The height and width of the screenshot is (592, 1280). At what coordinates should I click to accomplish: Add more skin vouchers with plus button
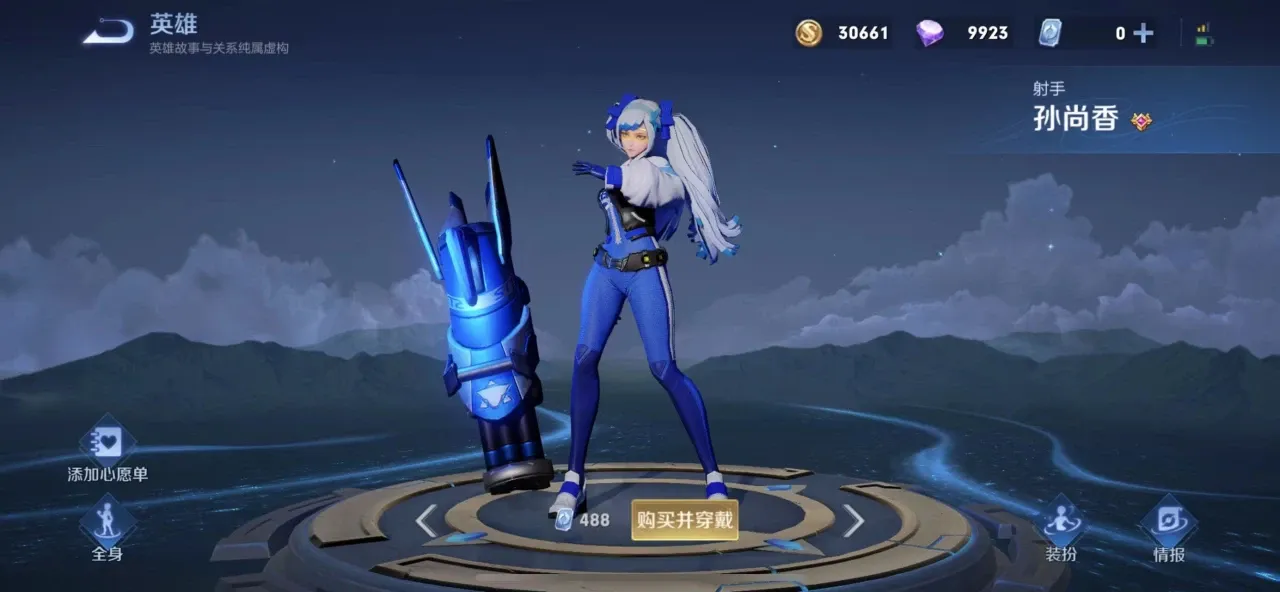1143,33
